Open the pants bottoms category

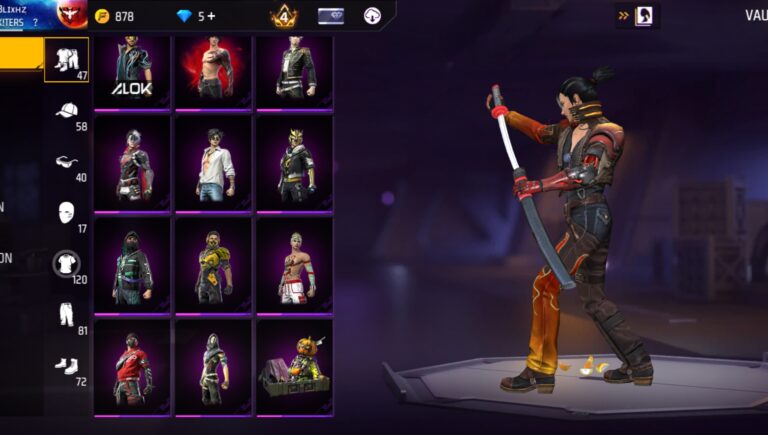(67, 316)
